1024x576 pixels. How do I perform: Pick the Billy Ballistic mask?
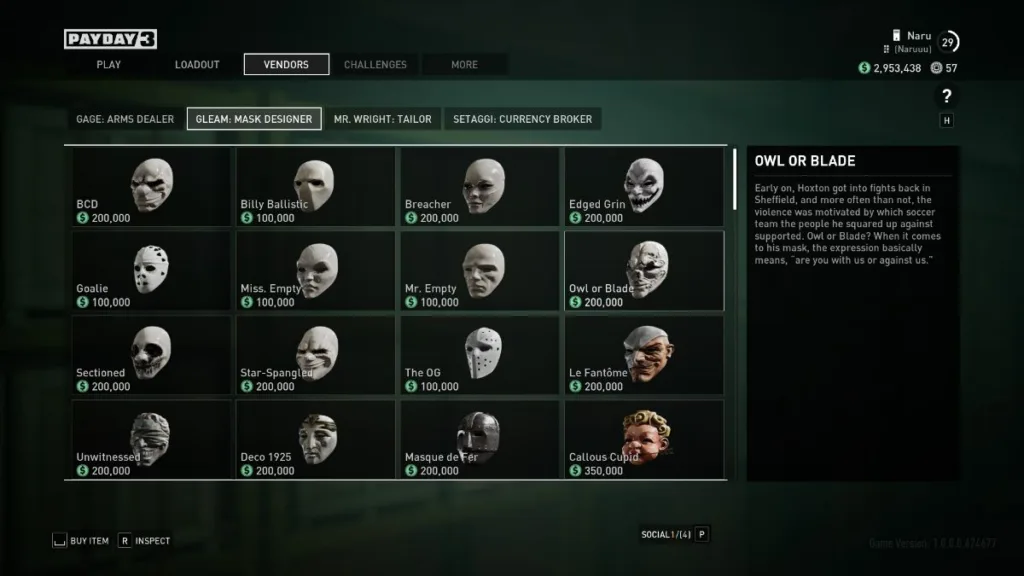click(315, 187)
